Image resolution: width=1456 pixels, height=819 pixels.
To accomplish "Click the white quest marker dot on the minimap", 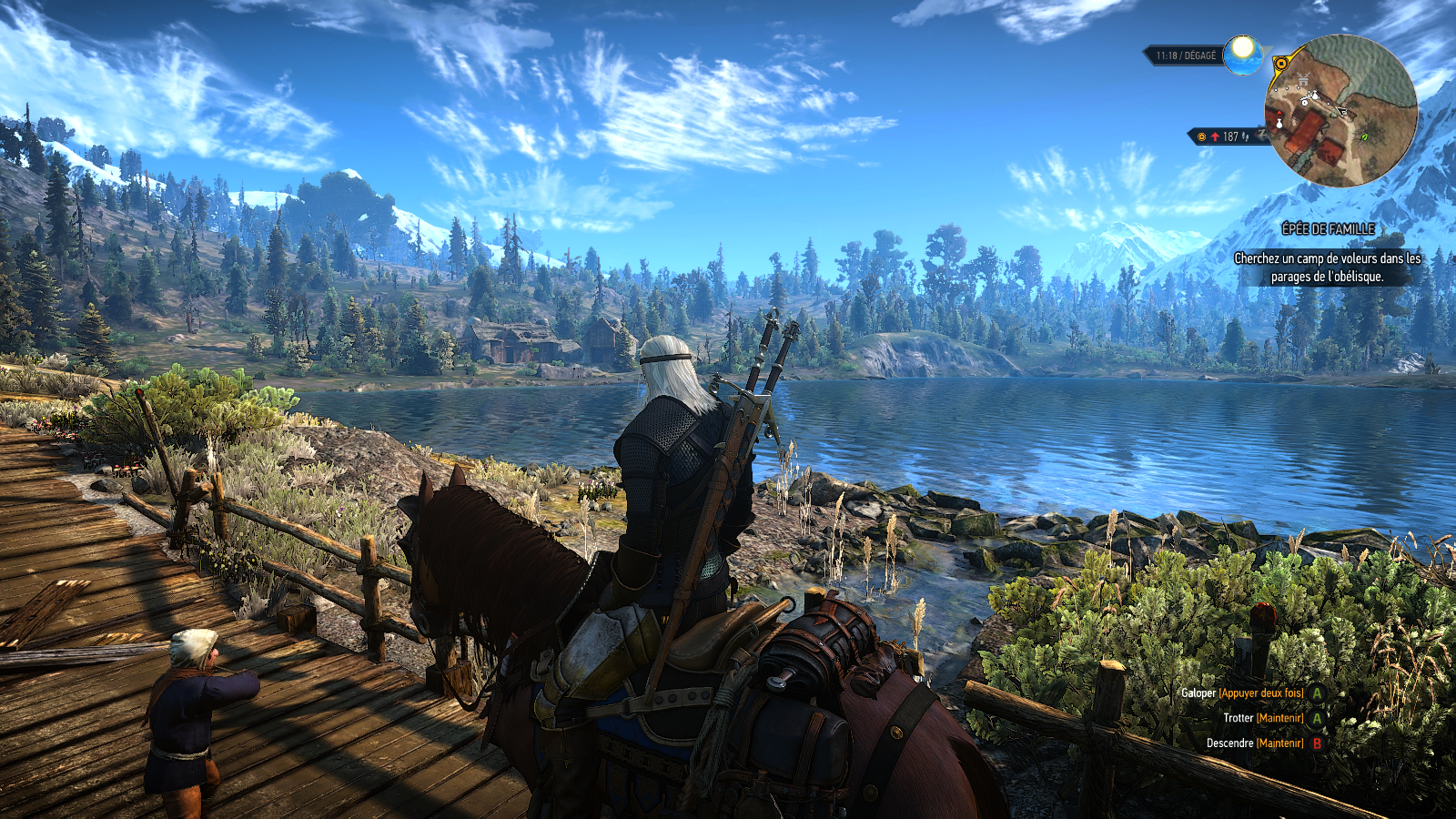I will tap(1287, 88).
